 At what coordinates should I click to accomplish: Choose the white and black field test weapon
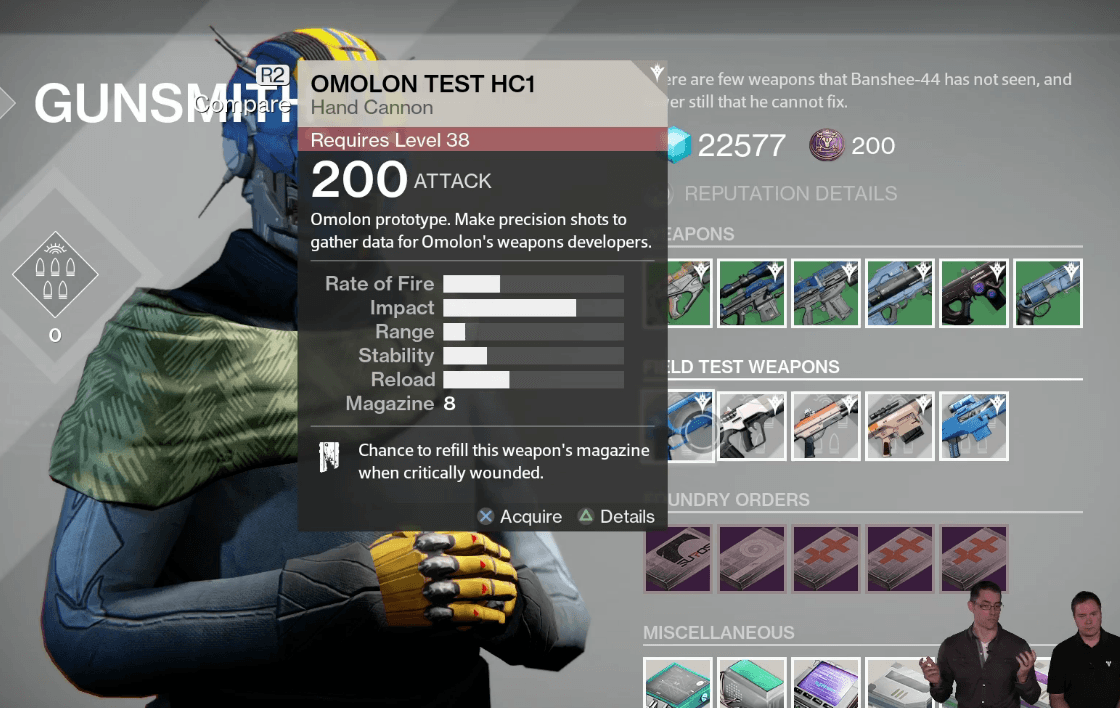752,426
